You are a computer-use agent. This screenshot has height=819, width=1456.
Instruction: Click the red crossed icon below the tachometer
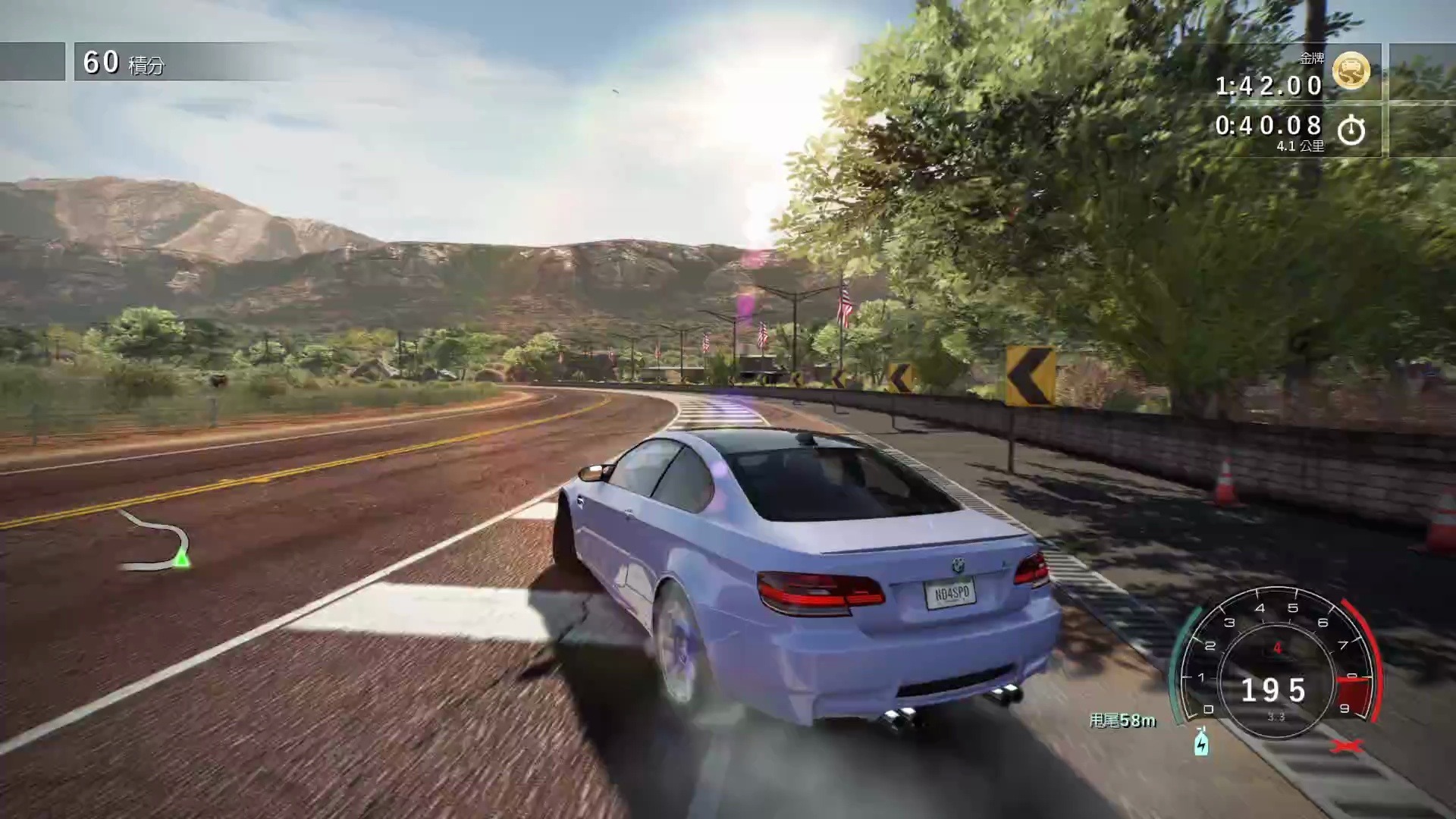[x=1347, y=746]
